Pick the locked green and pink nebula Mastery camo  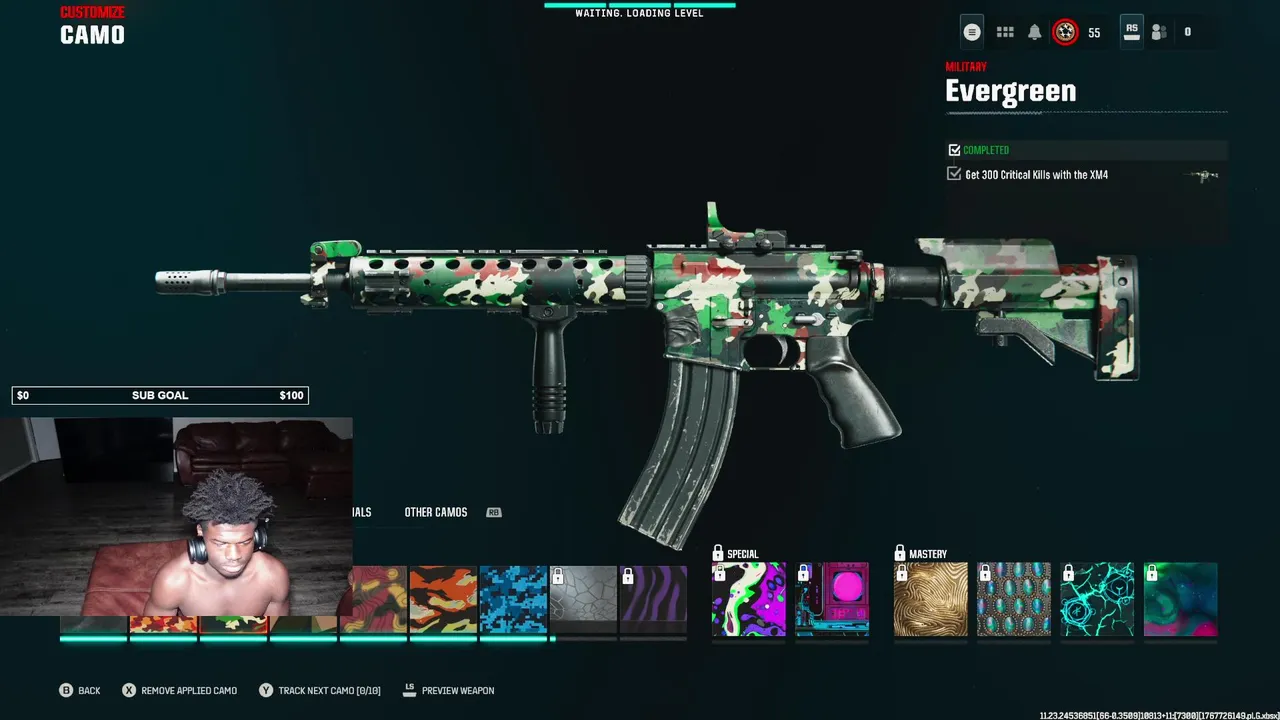(1181, 600)
